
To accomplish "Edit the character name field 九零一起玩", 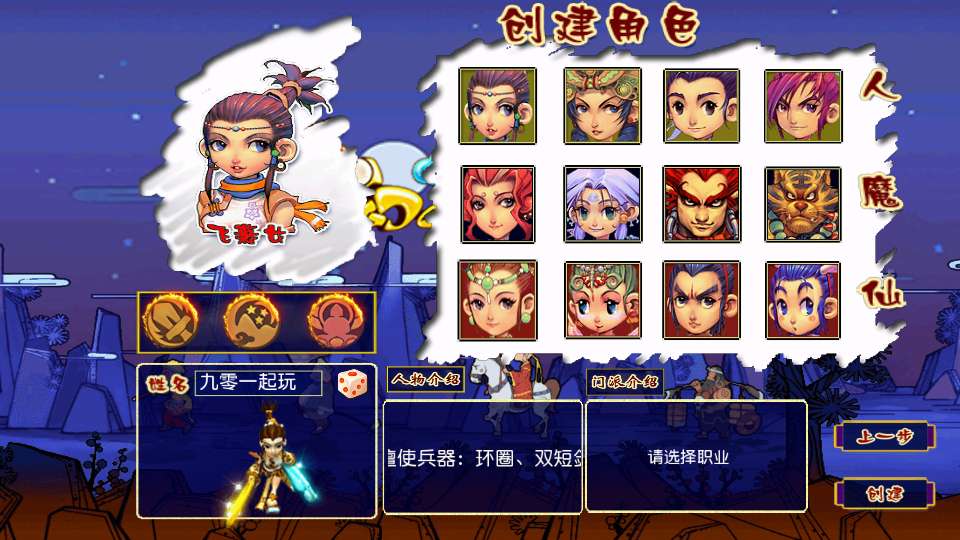I will 258,382.
